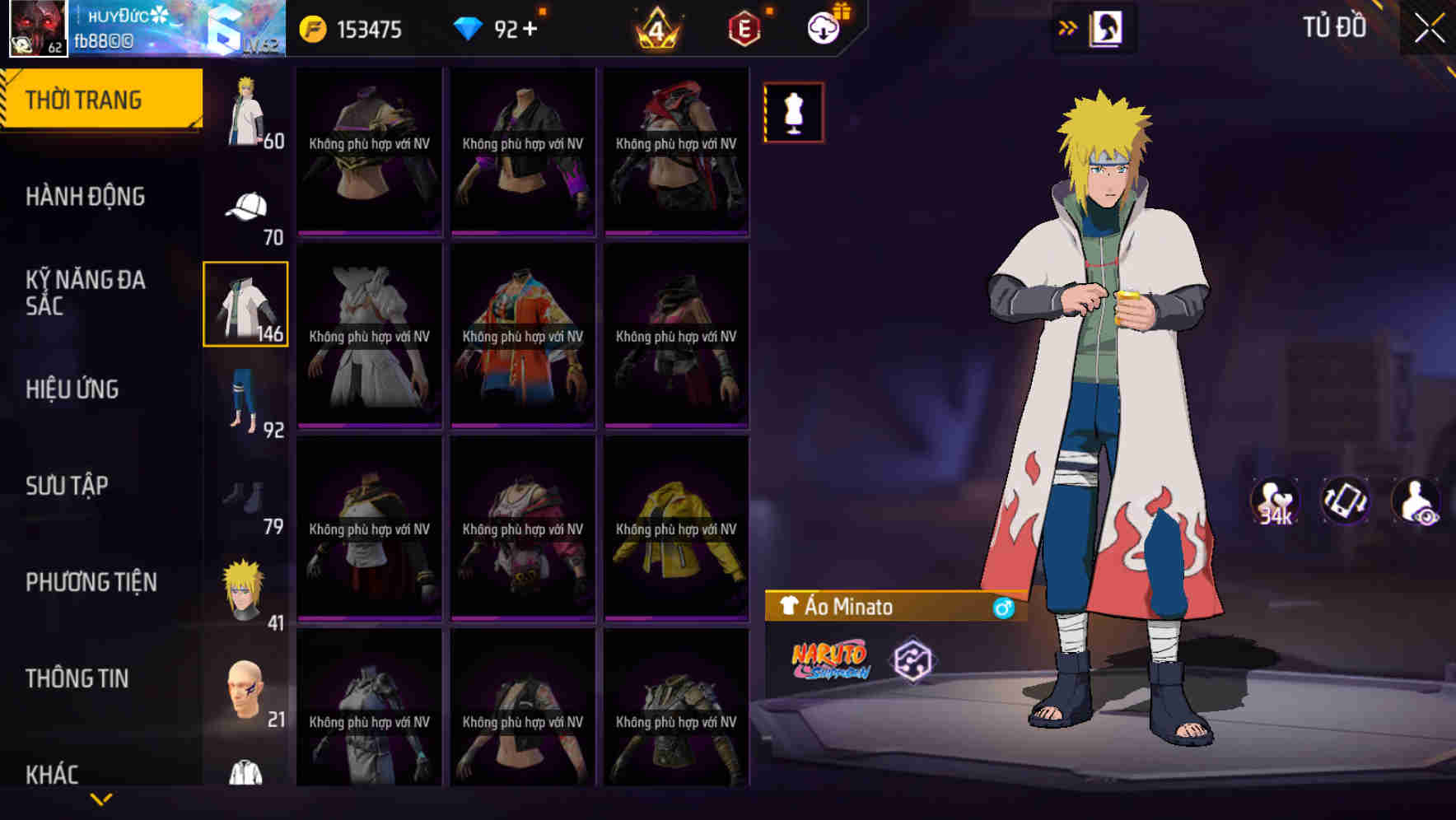Click the diamond currency icon showing 92+
1456x820 pixels.
click(x=468, y=29)
